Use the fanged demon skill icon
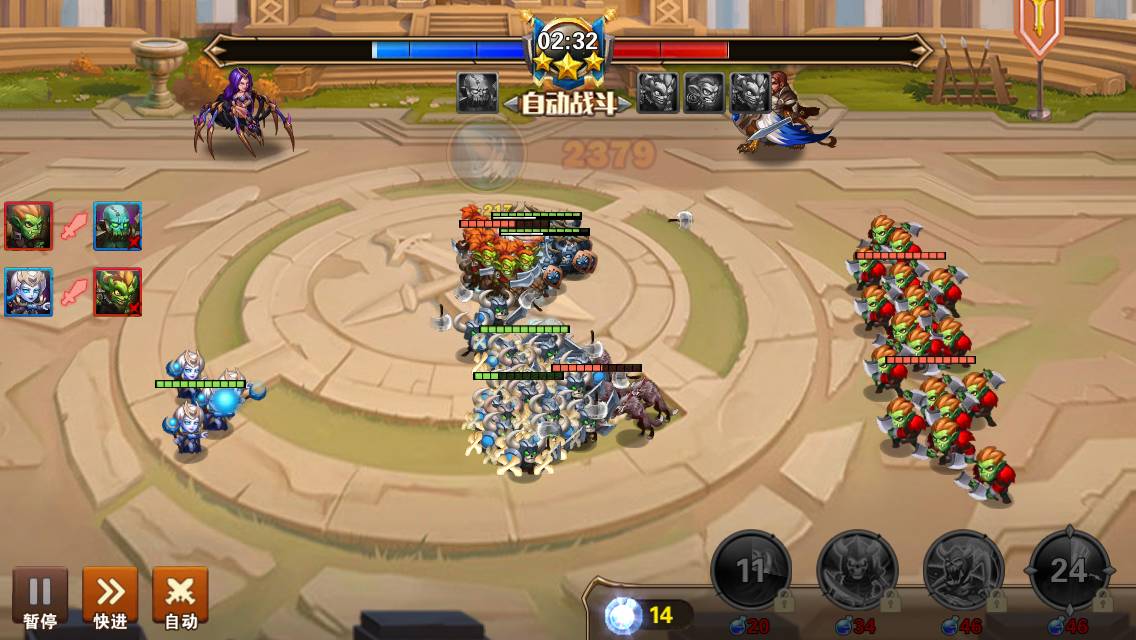The height and width of the screenshot is (640, 1136). pos(963,571)
